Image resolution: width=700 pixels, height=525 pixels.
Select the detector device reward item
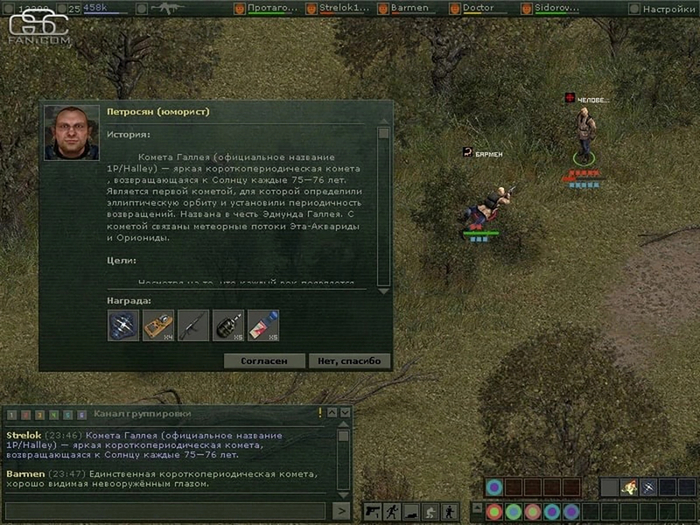tap(158, 325)
